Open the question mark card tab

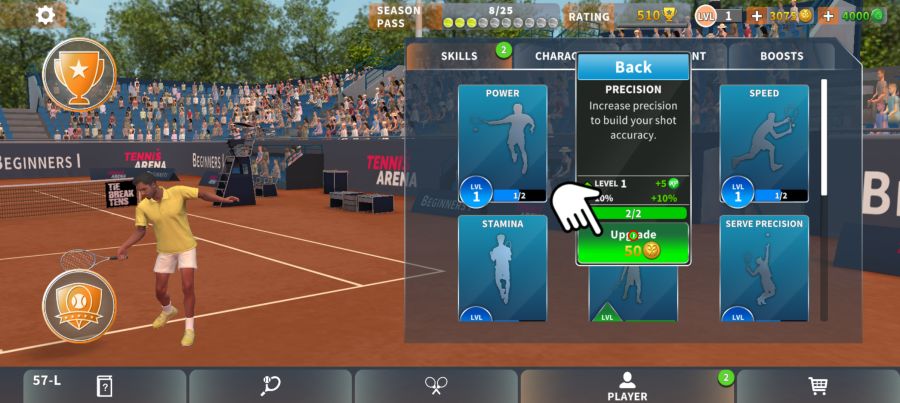click(104, 386)
